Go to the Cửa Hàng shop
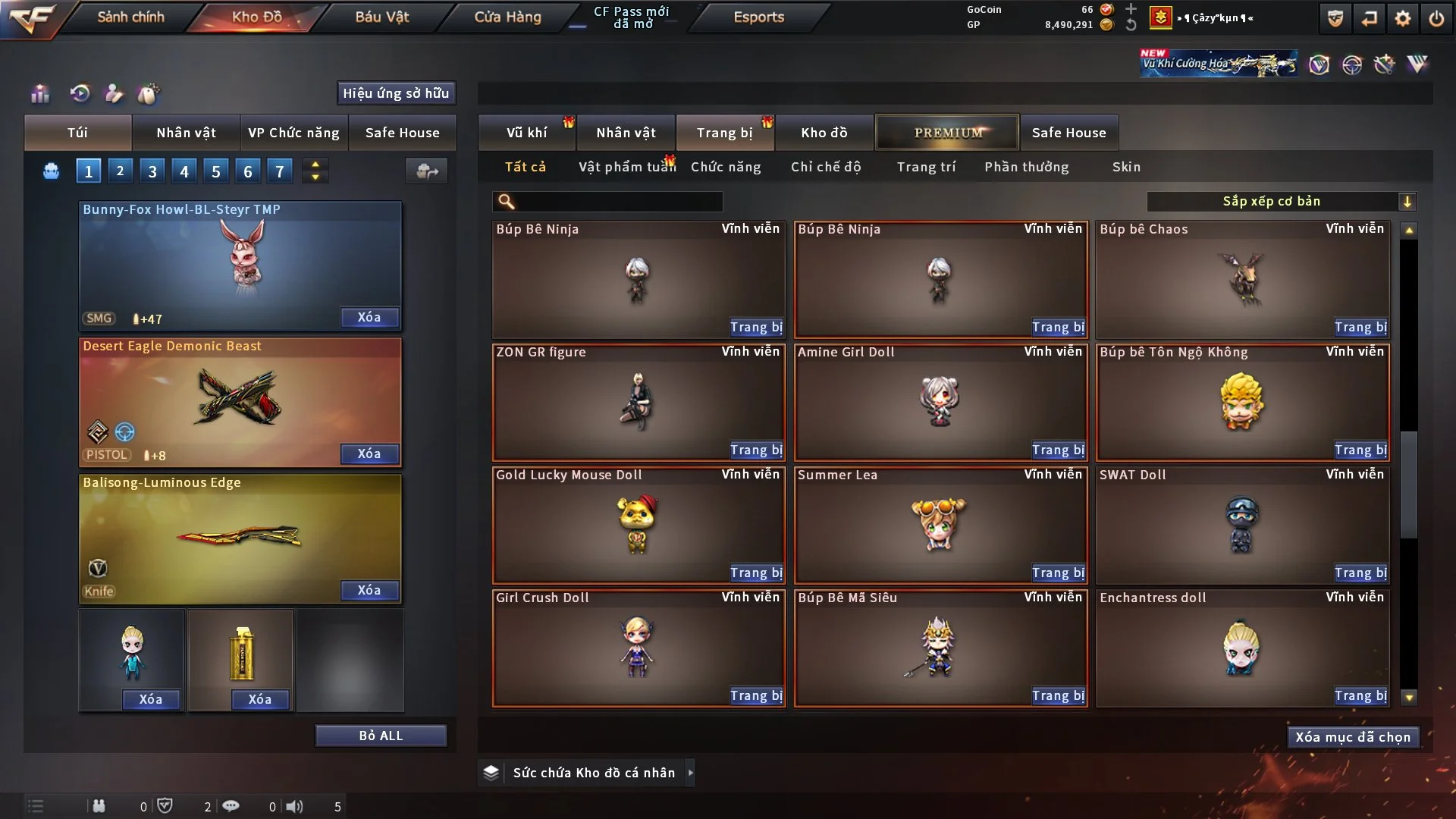The image size is (1456, 819). click(507, 17)
